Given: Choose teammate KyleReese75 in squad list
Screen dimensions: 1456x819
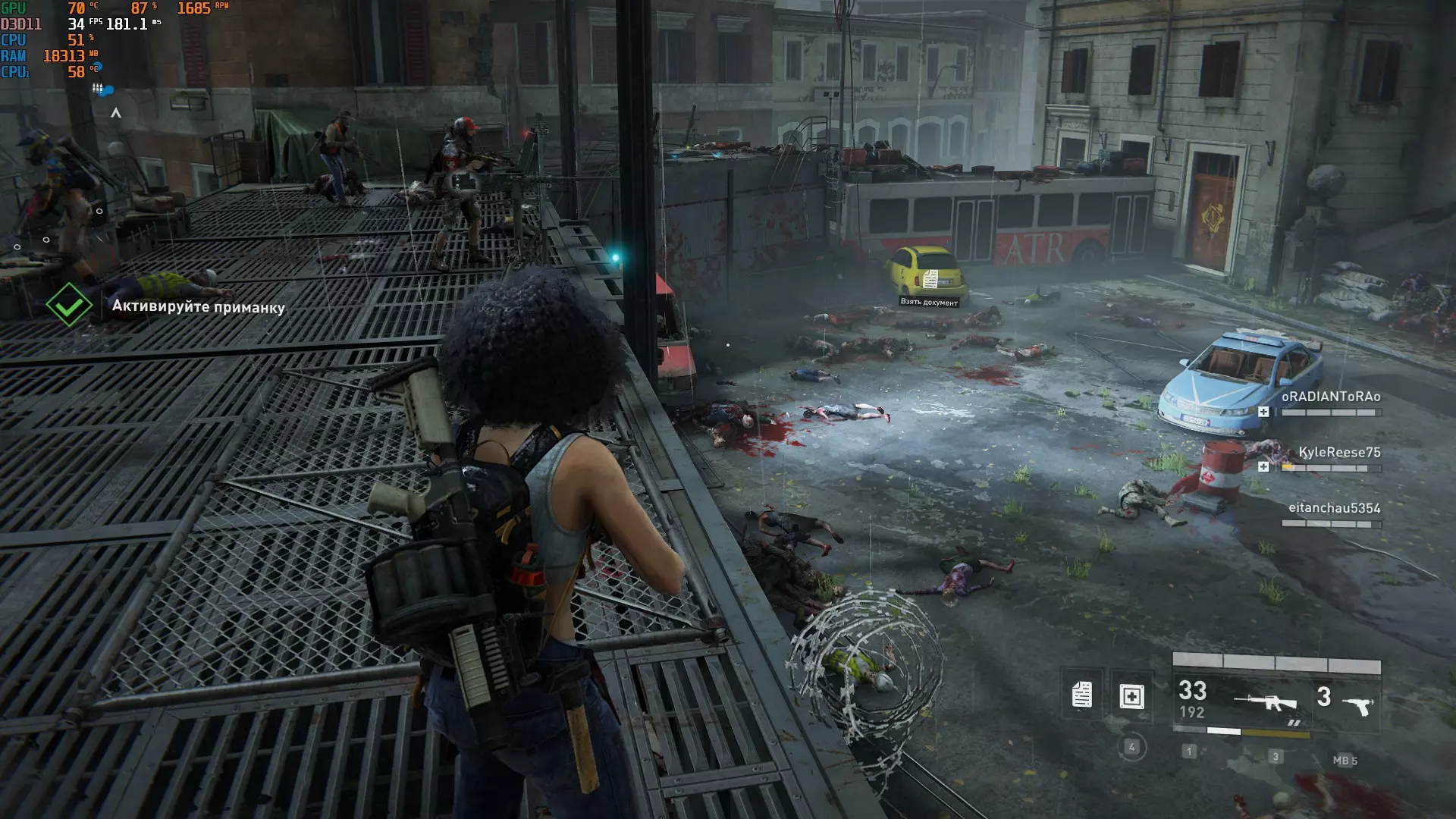Looking at the screenshot, I should (1338, 452).
